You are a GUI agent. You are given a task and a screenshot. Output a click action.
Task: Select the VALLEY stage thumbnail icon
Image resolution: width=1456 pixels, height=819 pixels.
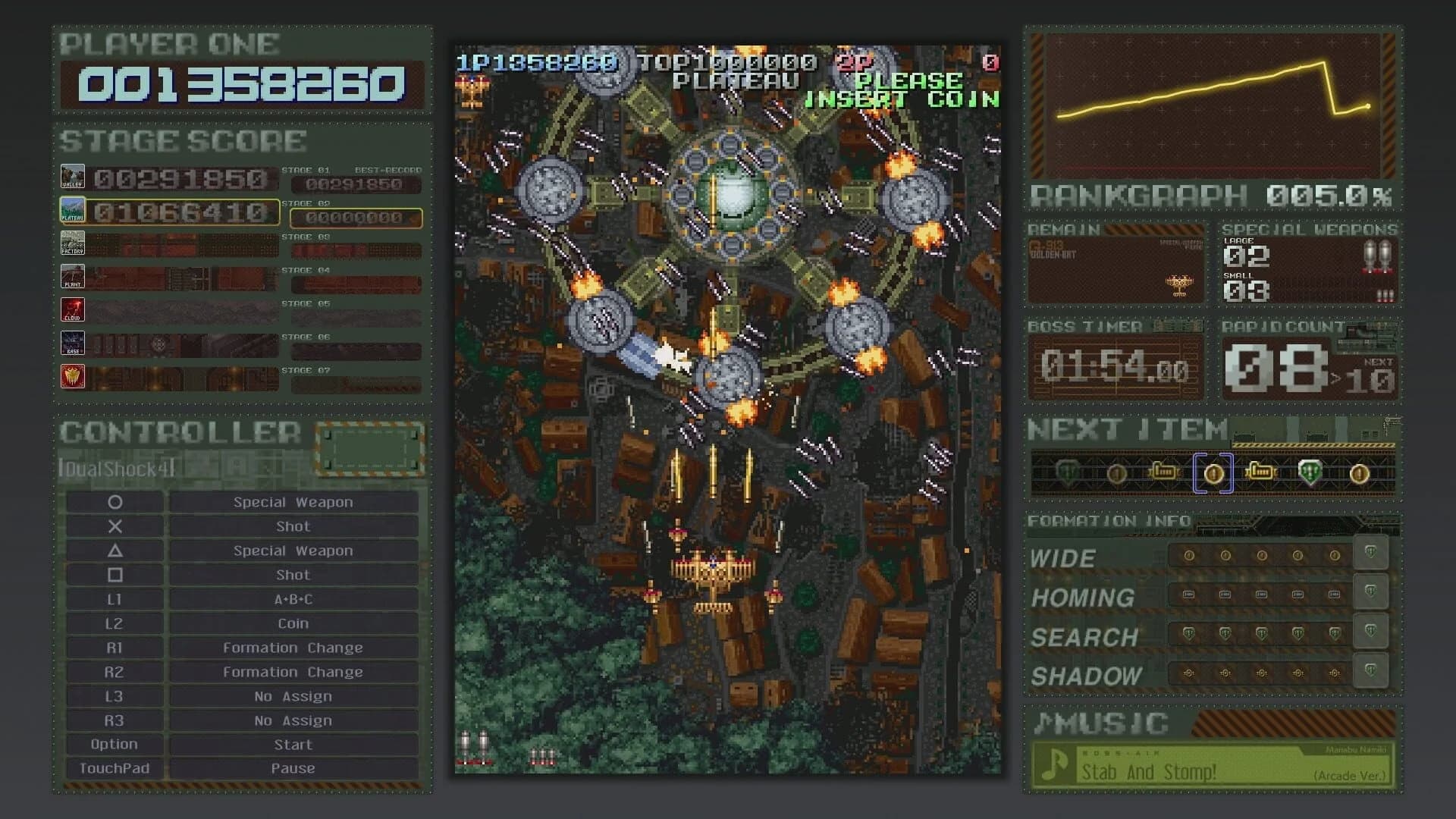(x=74, y=175)
